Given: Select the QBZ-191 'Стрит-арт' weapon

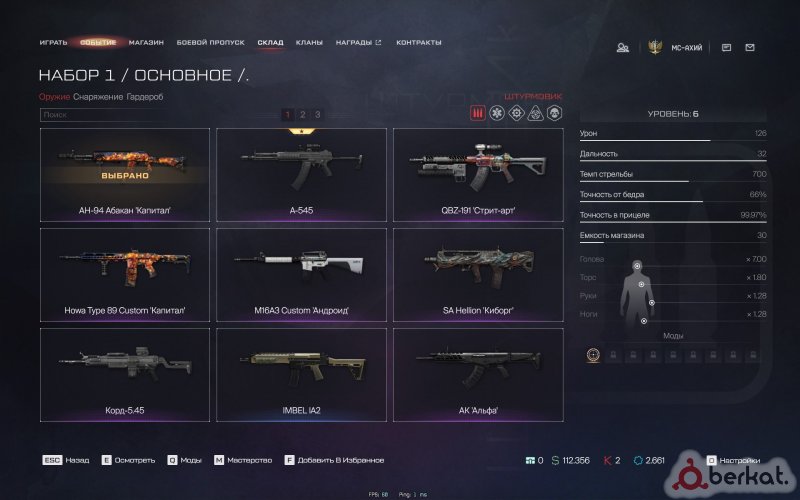Looking at the screenshot, I should [478, 175].
